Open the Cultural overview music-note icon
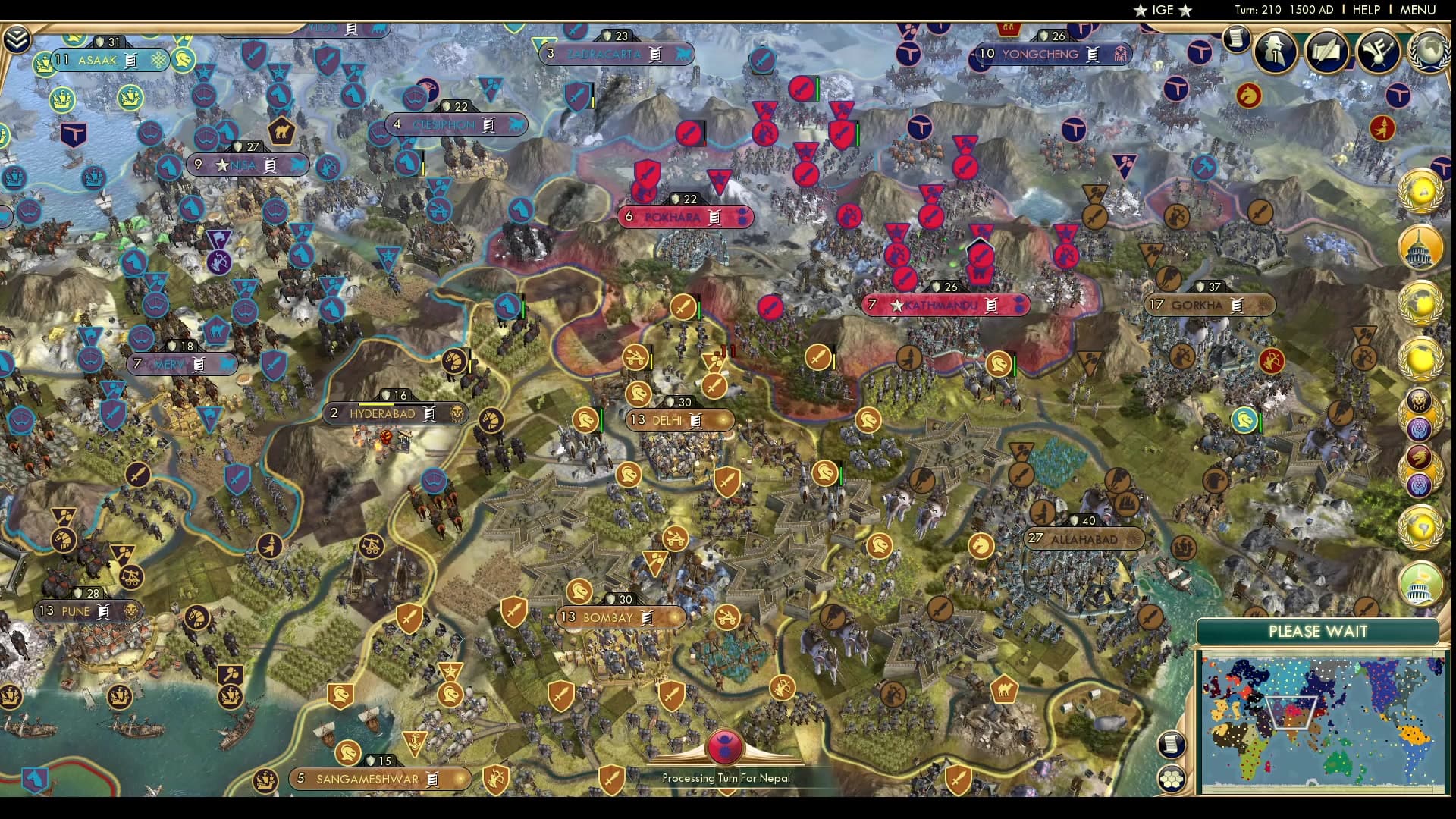 (x=1378, y=52)
